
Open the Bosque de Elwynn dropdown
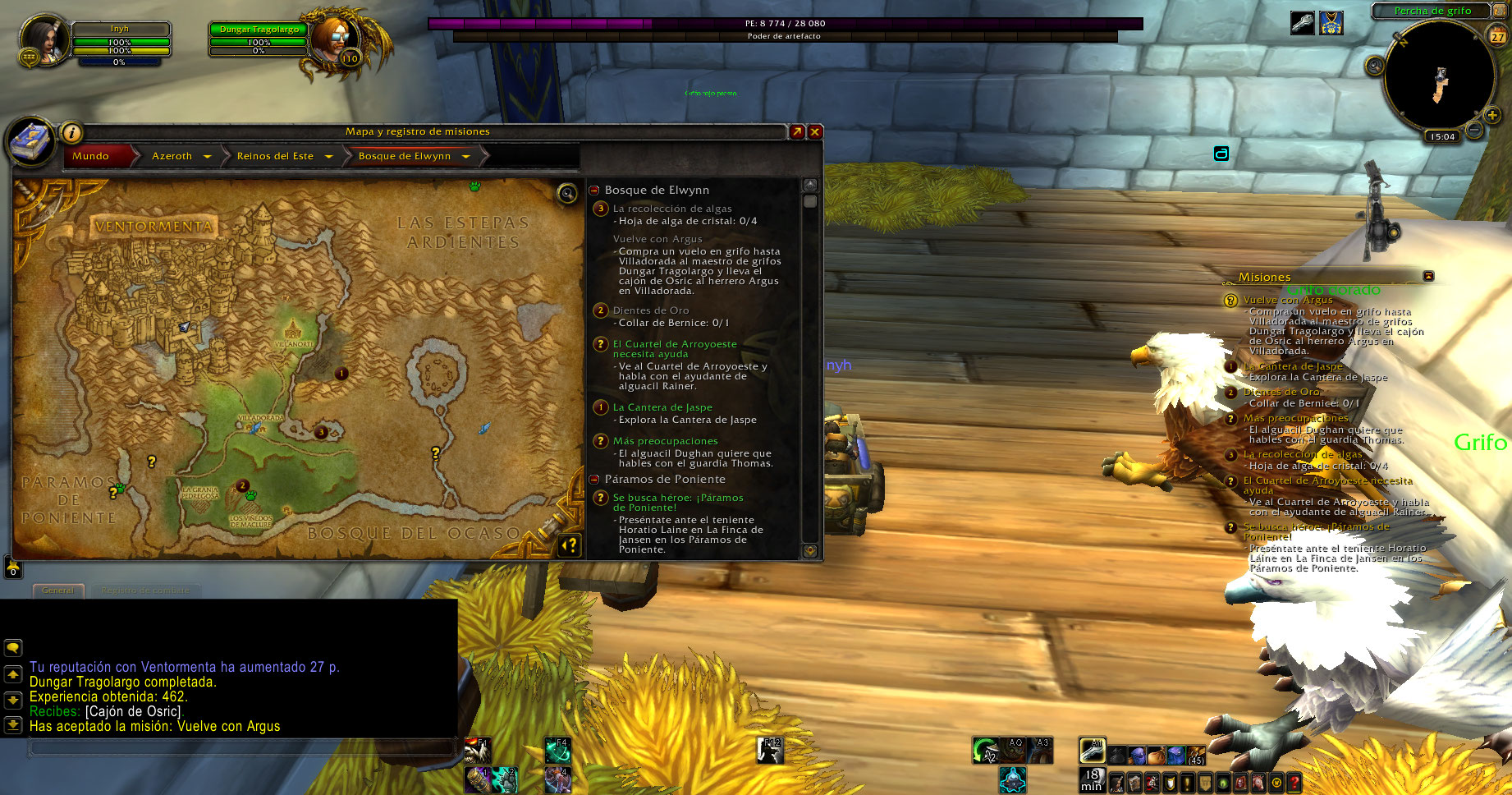(465, 156)
